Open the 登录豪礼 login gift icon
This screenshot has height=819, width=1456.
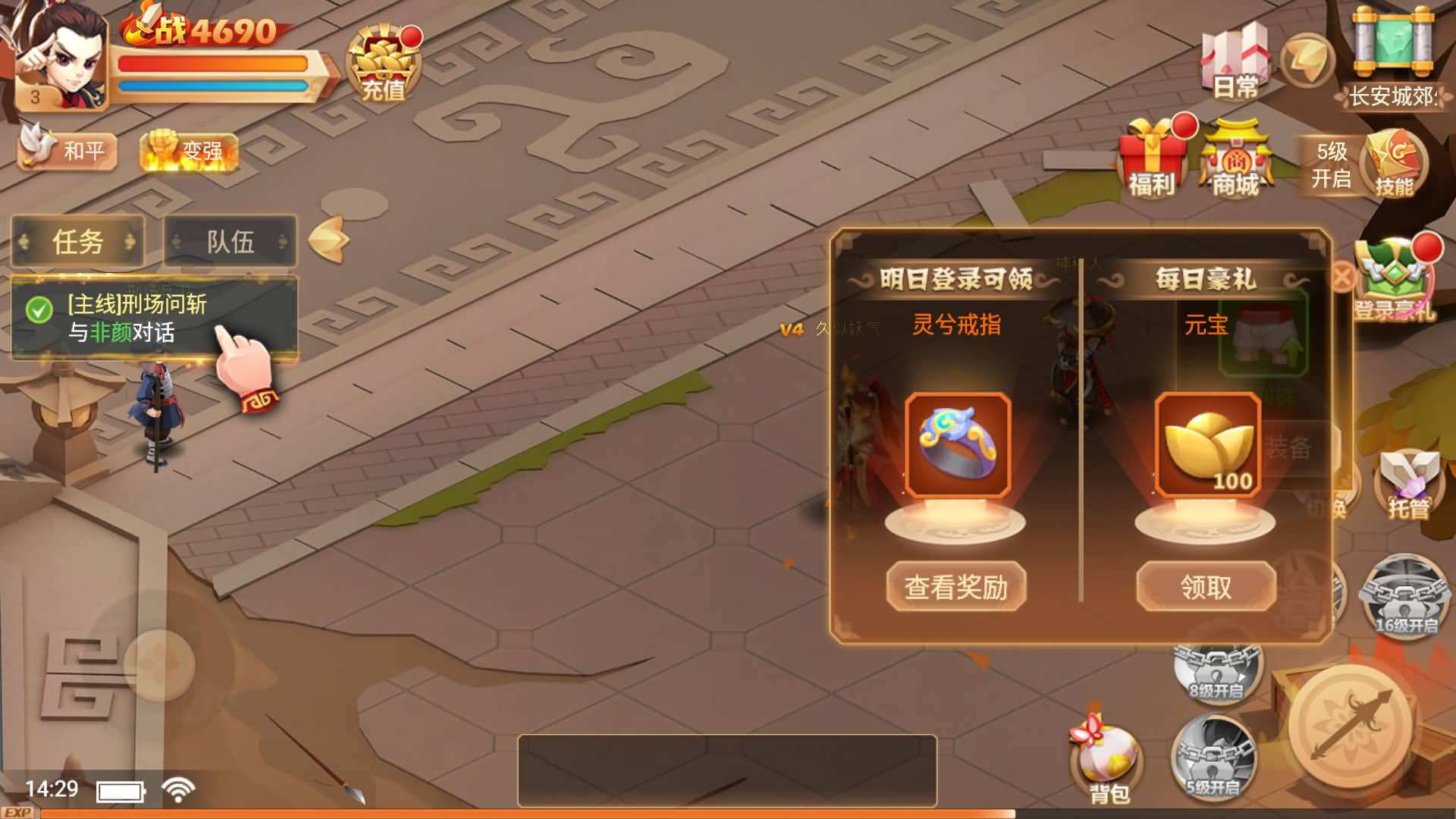pos(1394,281)
